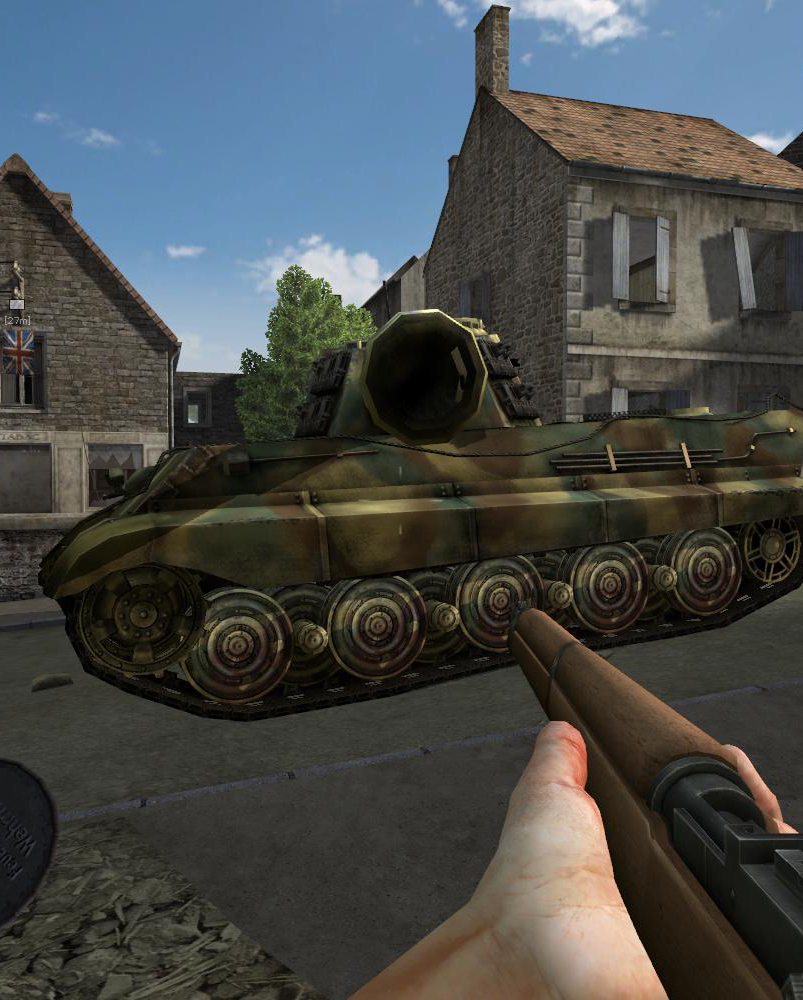803x1000 pixels.
Task: Select the white flag objective marker
Action: pos(16,304)
